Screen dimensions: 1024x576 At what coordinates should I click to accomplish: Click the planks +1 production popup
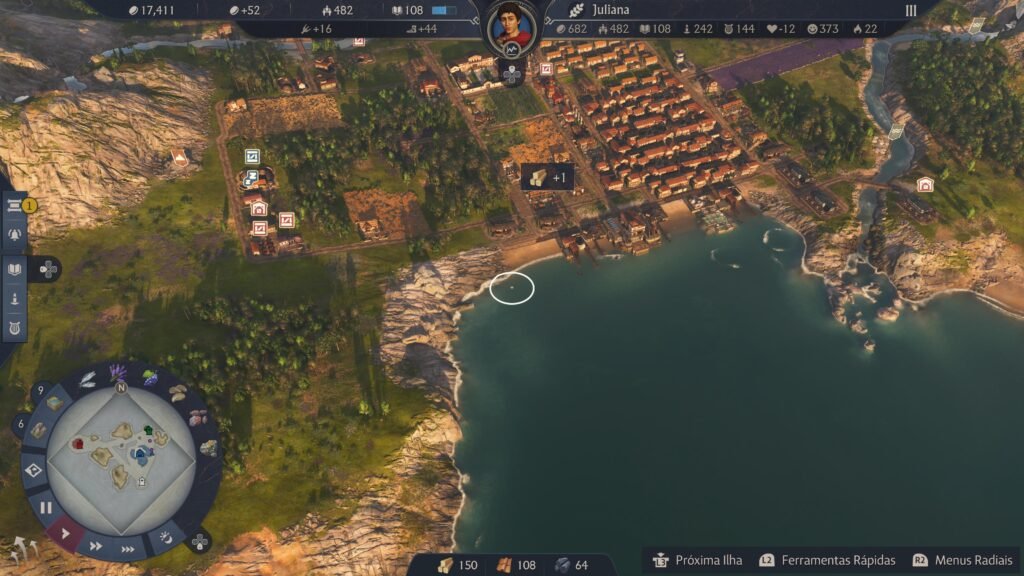point(547,178)
